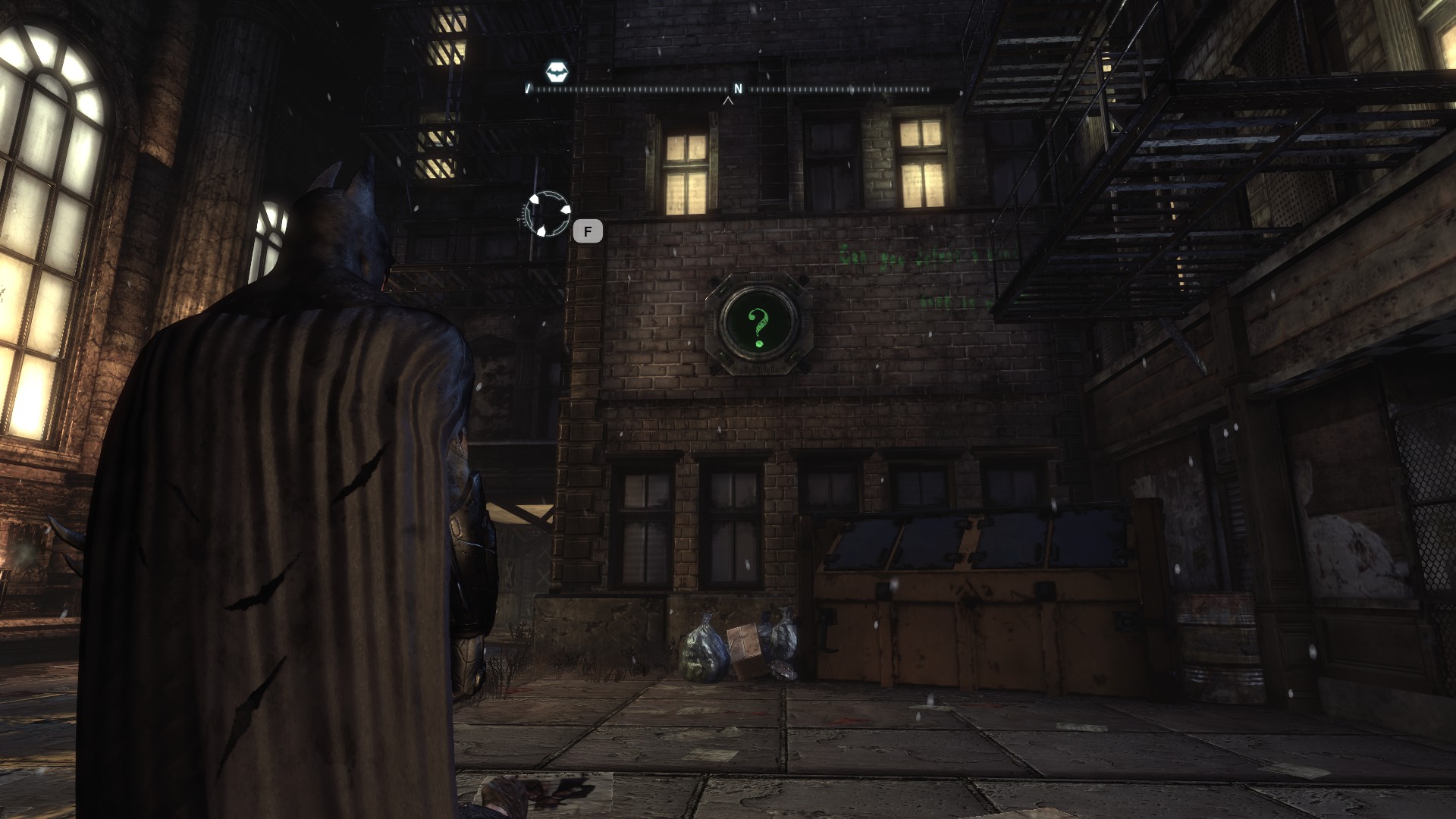Screen dimensions: 1456x819
Task: Click the N marker on the compass bar
Action: (x=738, y=89)
